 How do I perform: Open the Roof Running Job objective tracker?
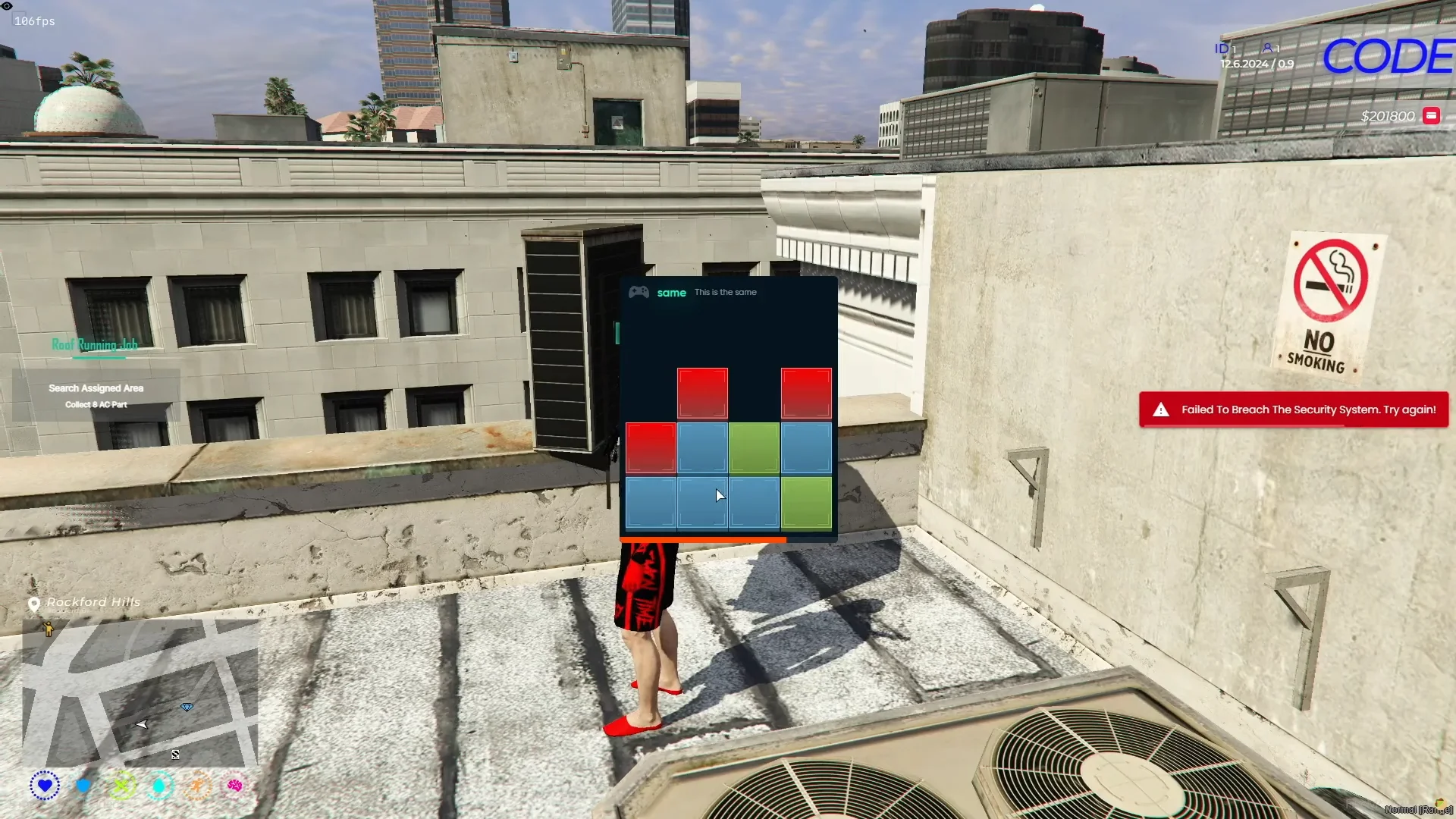point(95,345)
